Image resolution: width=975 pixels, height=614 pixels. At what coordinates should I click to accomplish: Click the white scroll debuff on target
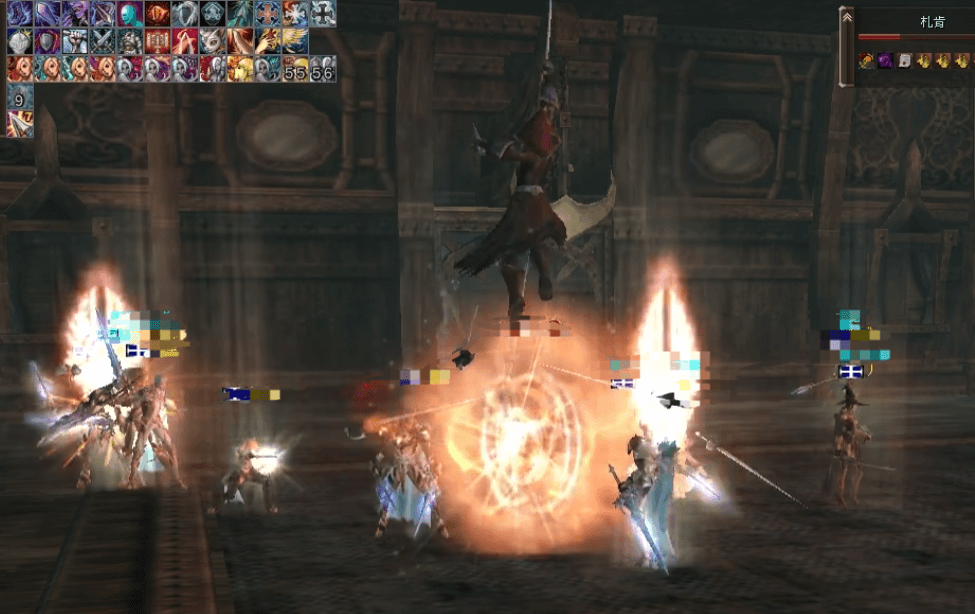coord(903,61)
